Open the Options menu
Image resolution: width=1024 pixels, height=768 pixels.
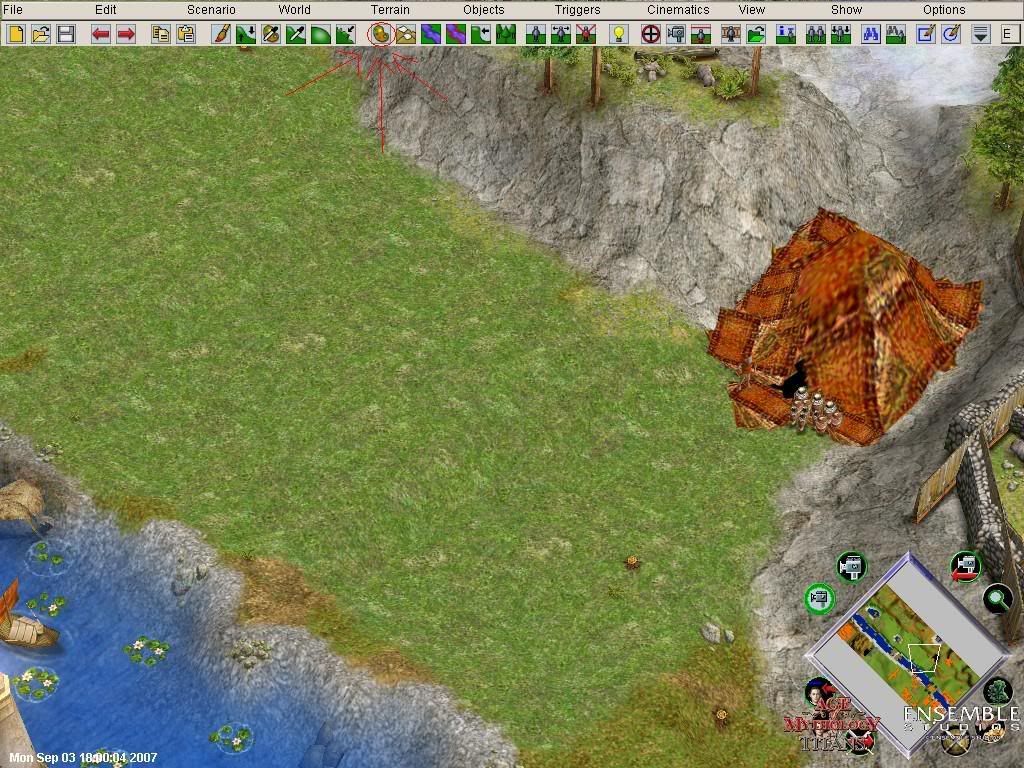[944, 10]
